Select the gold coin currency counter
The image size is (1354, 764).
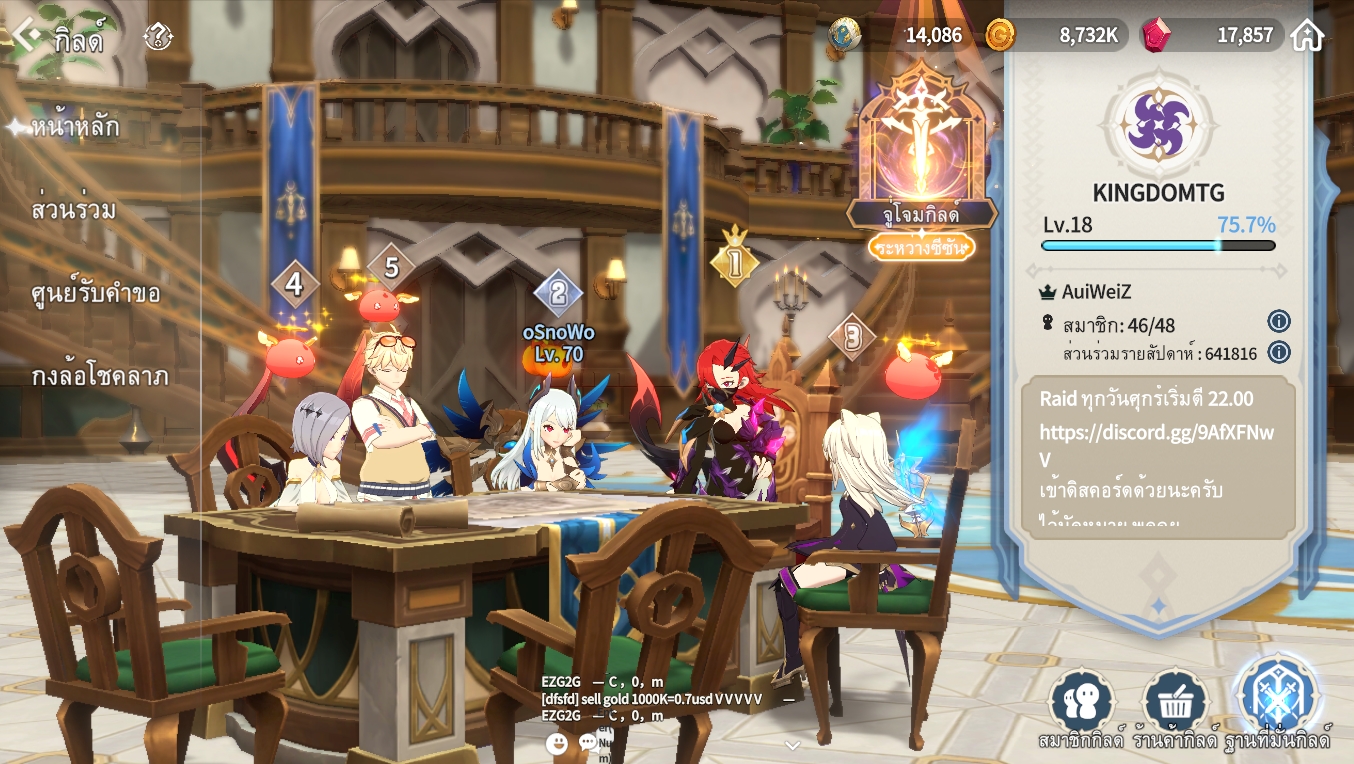pos(1056,35)
